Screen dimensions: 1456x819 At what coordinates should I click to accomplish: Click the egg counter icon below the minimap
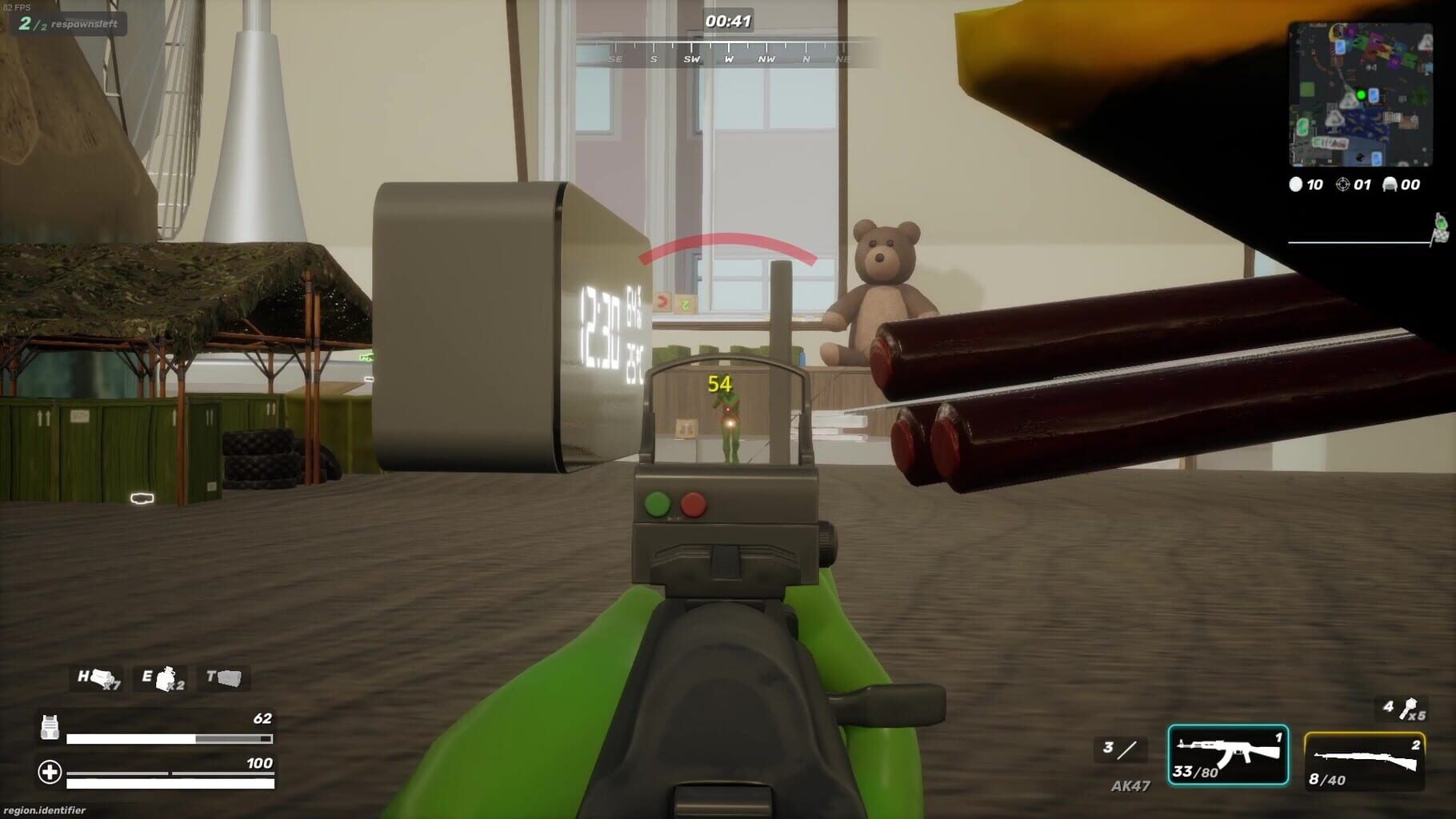[1295, 185]
